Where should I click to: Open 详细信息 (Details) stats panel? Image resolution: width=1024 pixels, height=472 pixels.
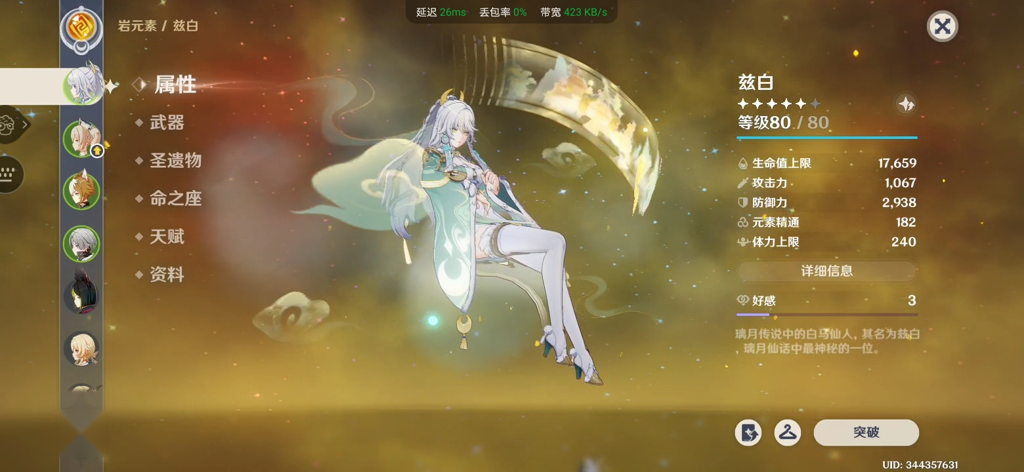pos(827,271)
